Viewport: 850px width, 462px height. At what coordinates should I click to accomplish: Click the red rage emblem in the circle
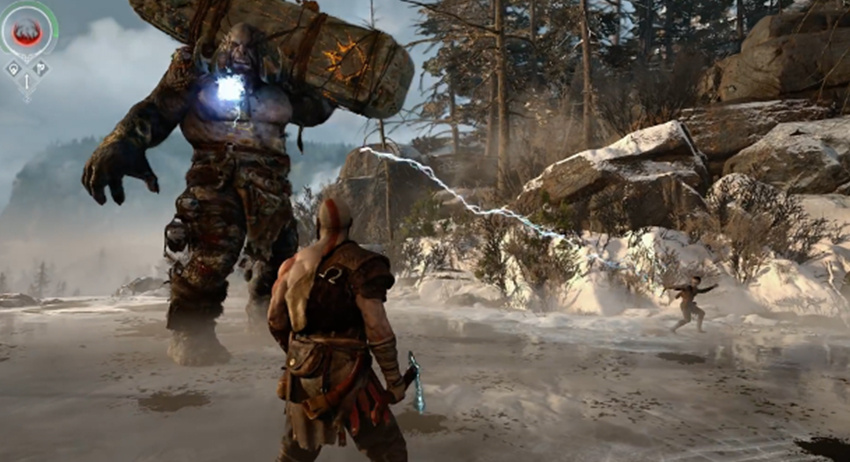(x=27, y=32)
